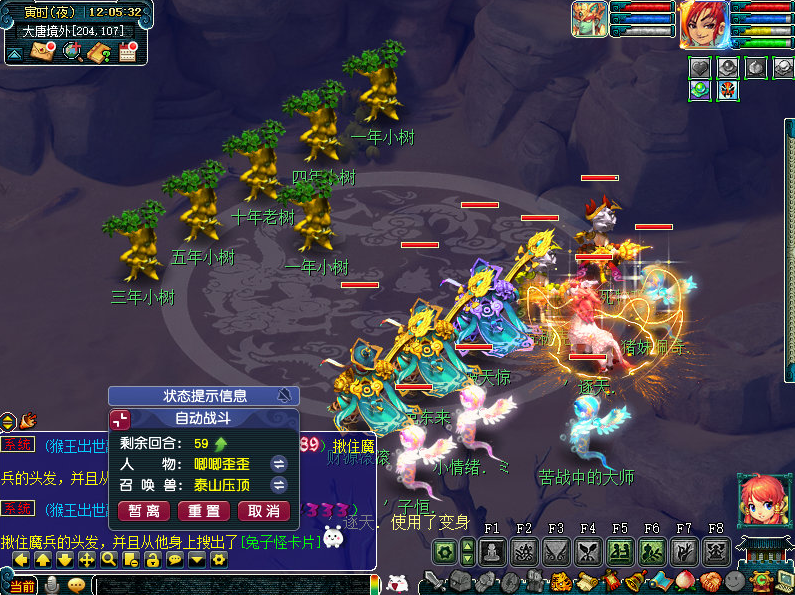The width and height of the screenshot is (795, 595).
Task: Swap the summon action 泰山压顶
Action: (280, 486)
